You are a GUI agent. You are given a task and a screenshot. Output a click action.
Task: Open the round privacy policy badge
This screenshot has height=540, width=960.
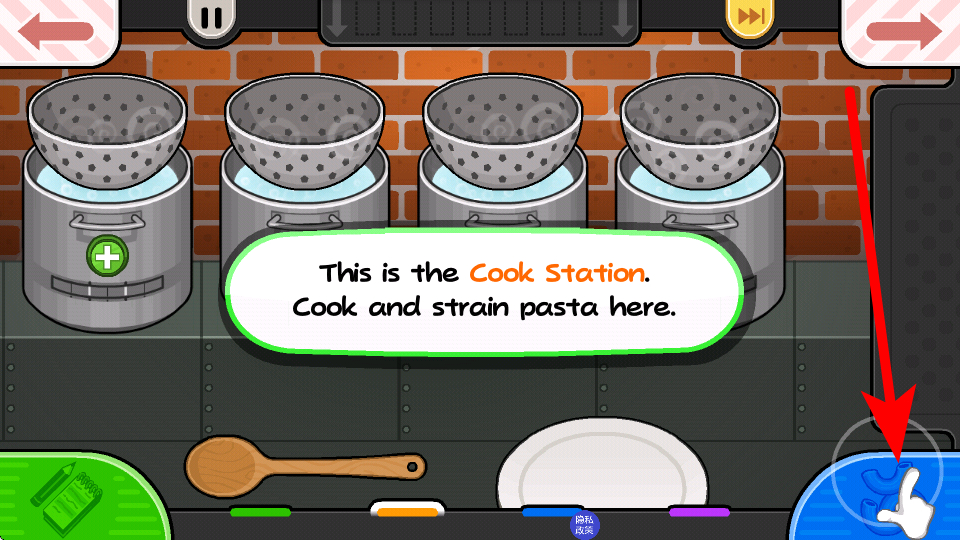[583, 524]
